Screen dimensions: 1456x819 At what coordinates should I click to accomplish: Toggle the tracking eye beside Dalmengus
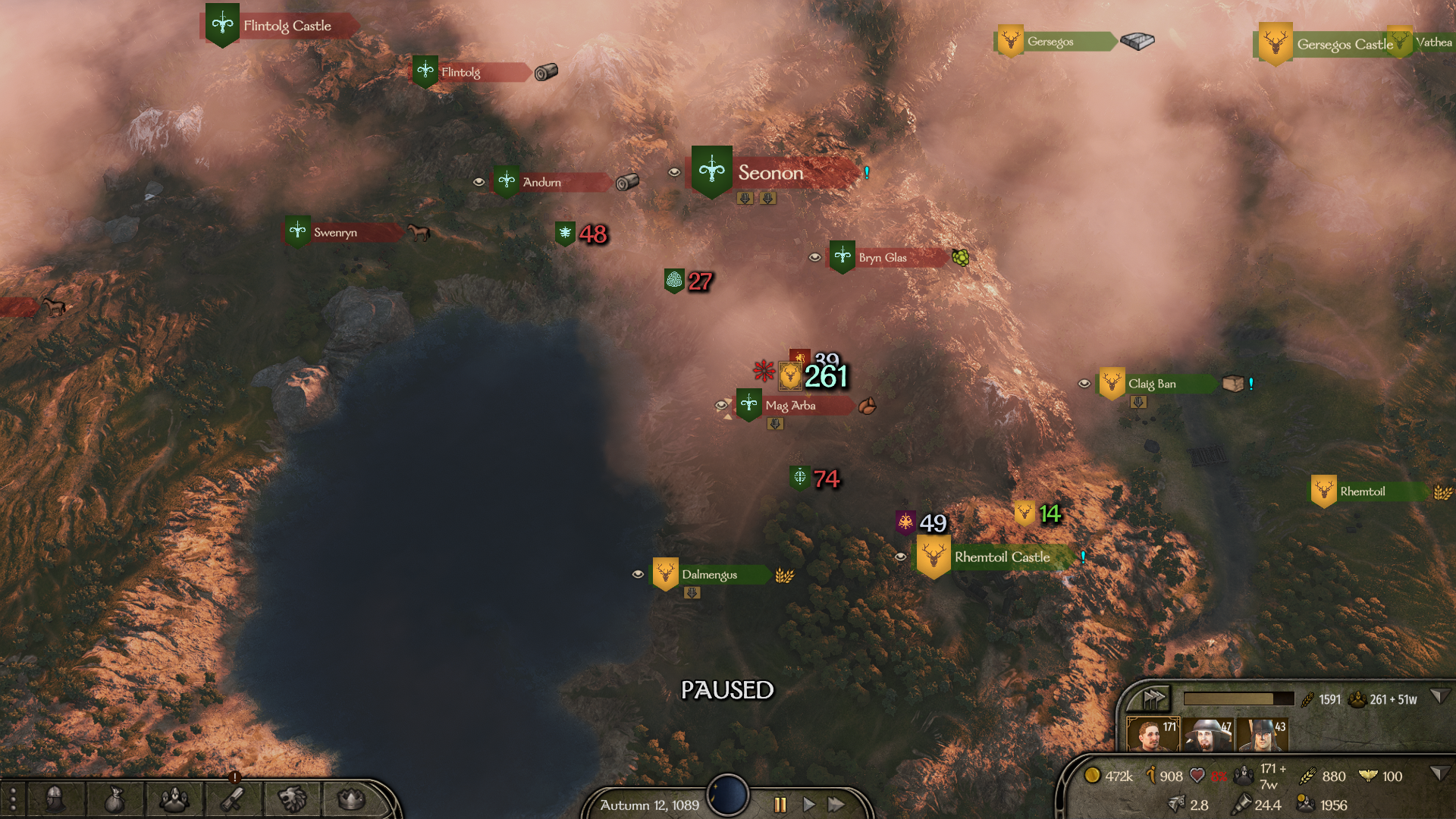pyautogui.click(x=638, y=574)
